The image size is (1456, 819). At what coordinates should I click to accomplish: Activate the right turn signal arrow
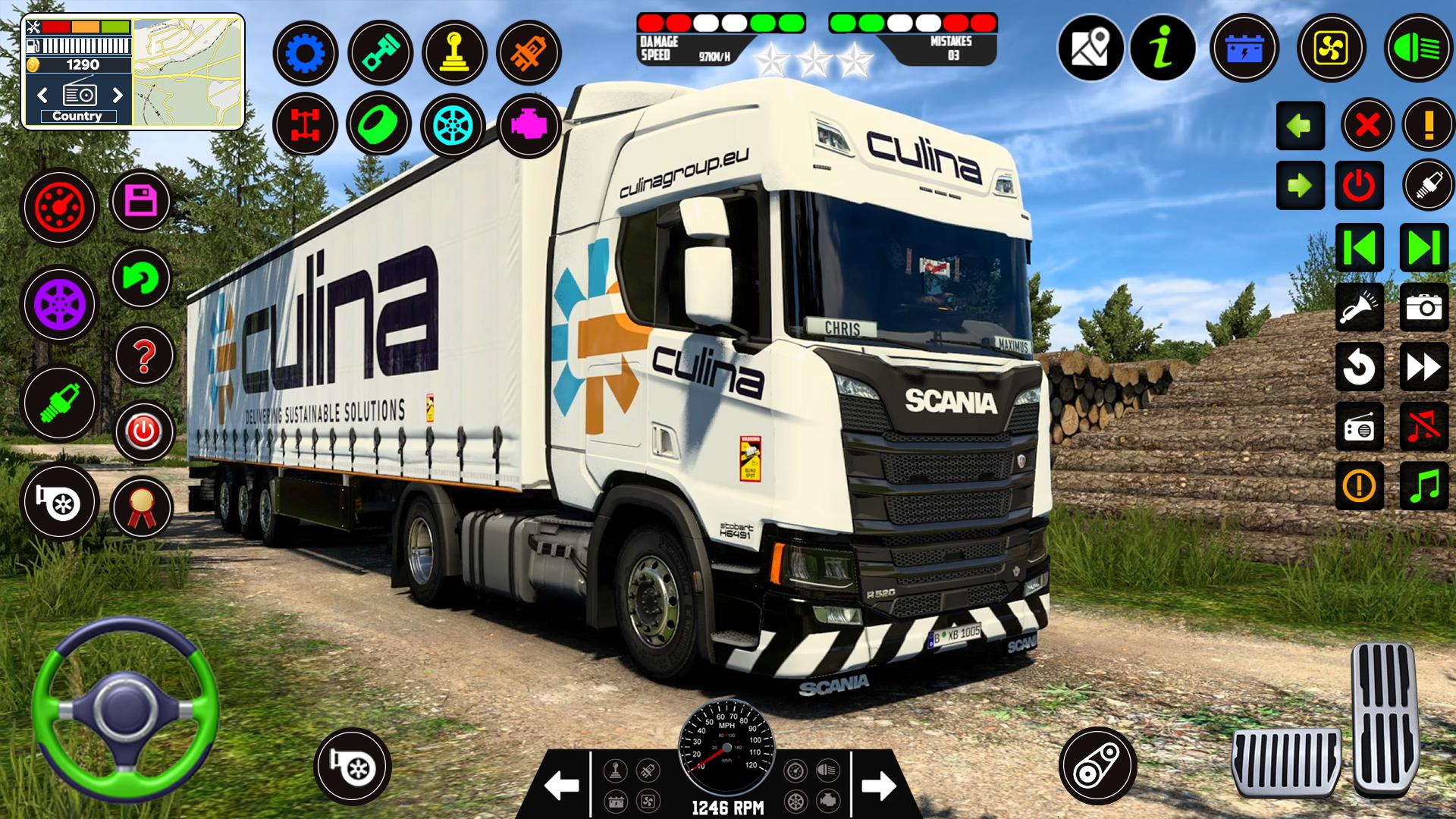pos(1300,185)
